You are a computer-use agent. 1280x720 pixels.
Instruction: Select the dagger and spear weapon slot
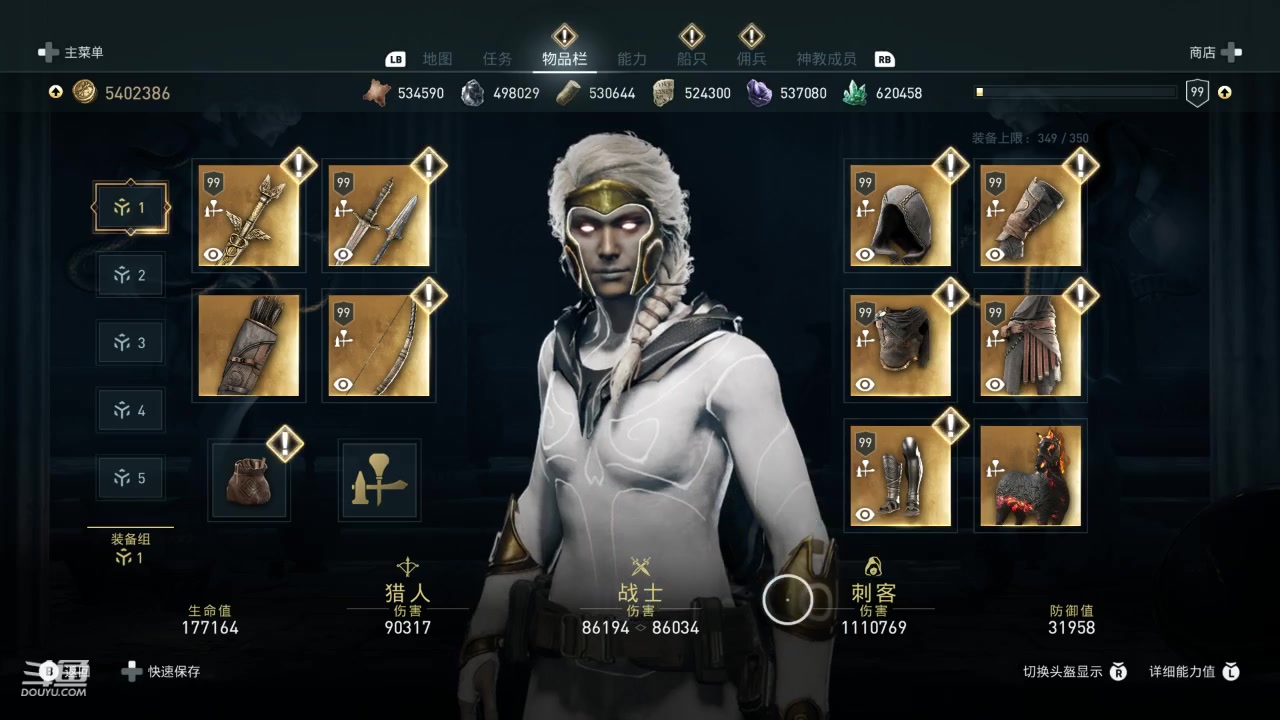tap(379, 216)
